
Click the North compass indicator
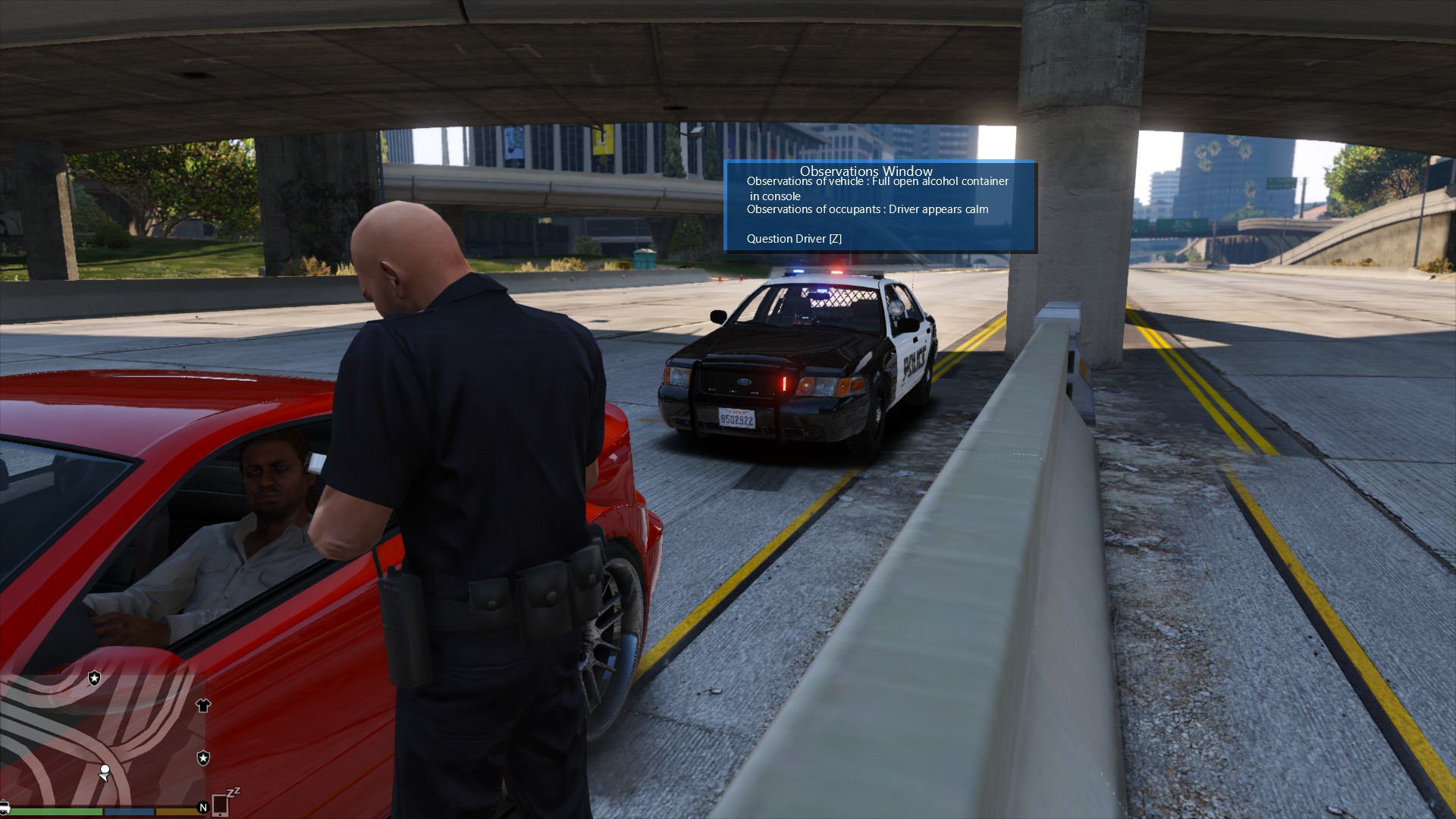click(202, 808)
